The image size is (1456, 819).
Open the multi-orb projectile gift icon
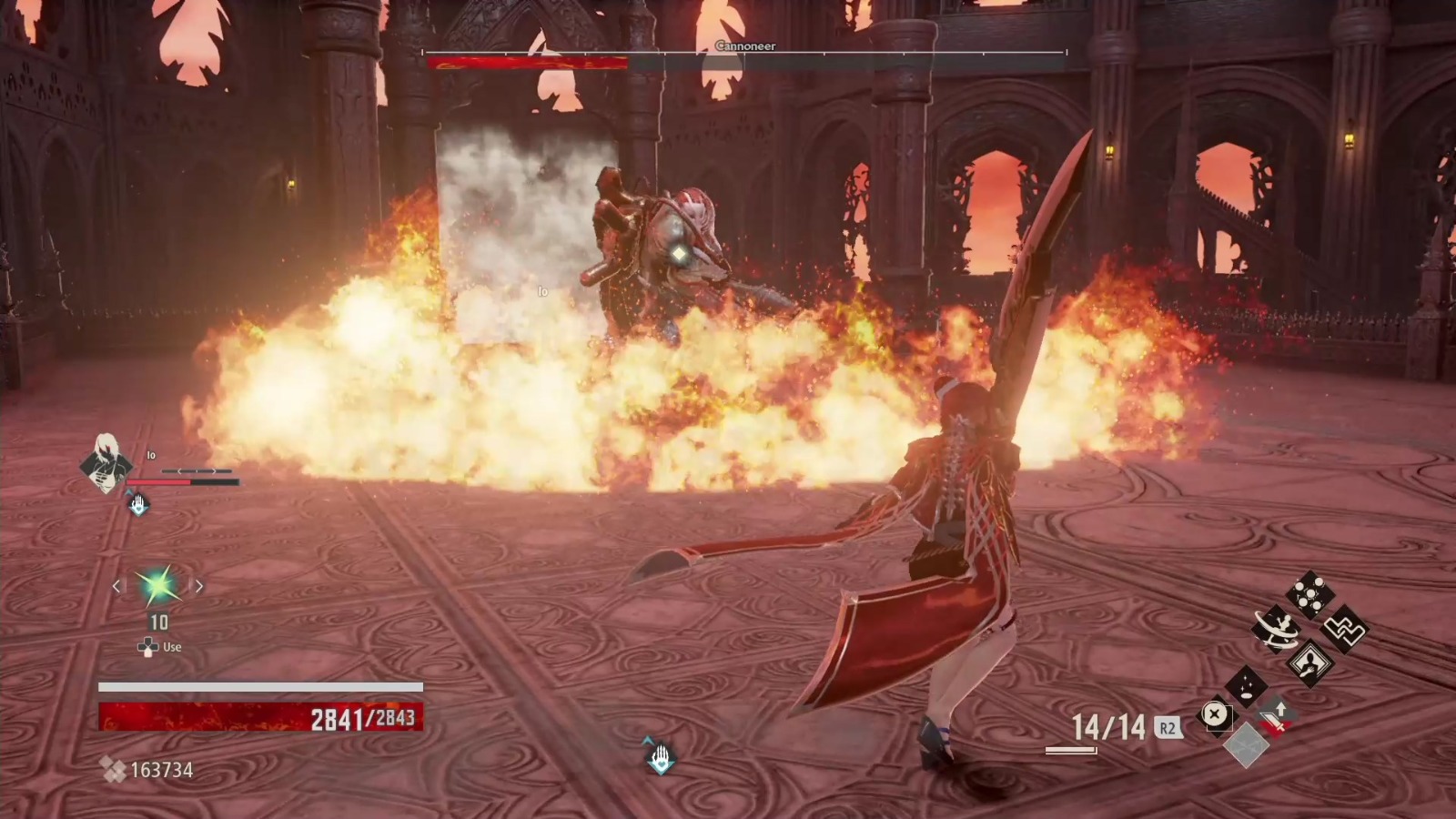click(x=1309, y=592)
